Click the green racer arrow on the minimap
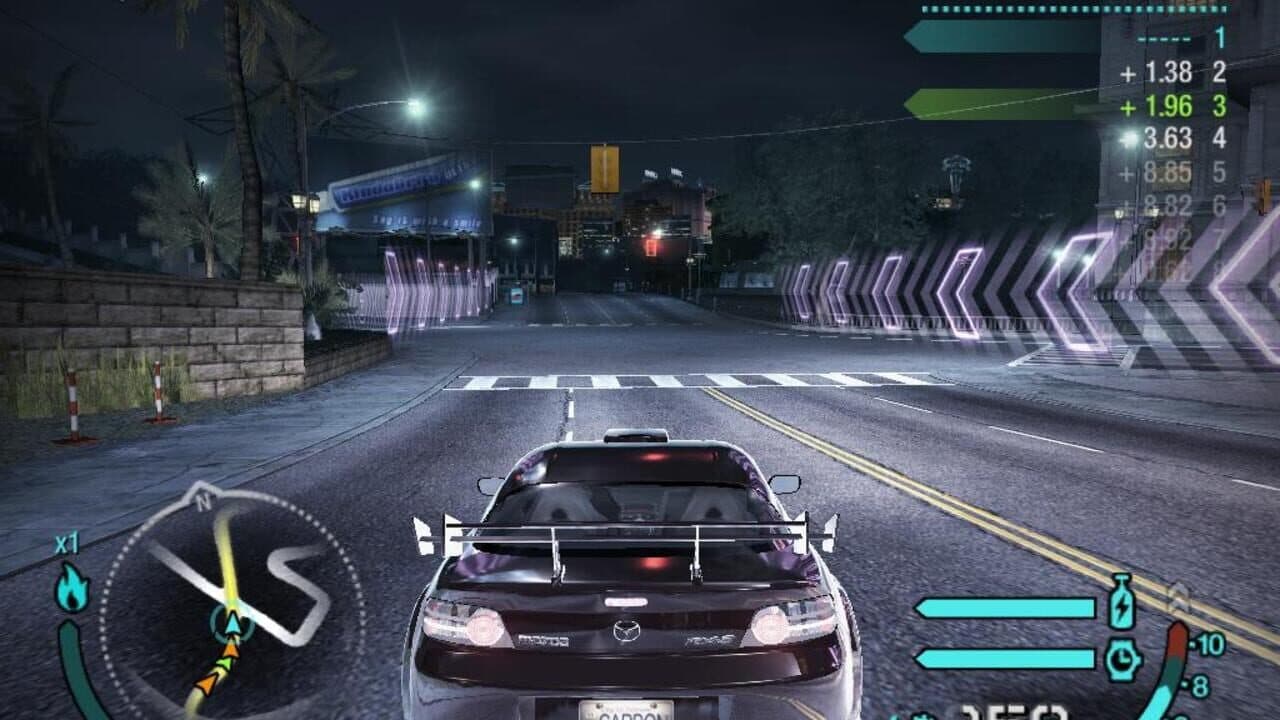The width and height of the screenshot is (1280, 720). [226, 663]
